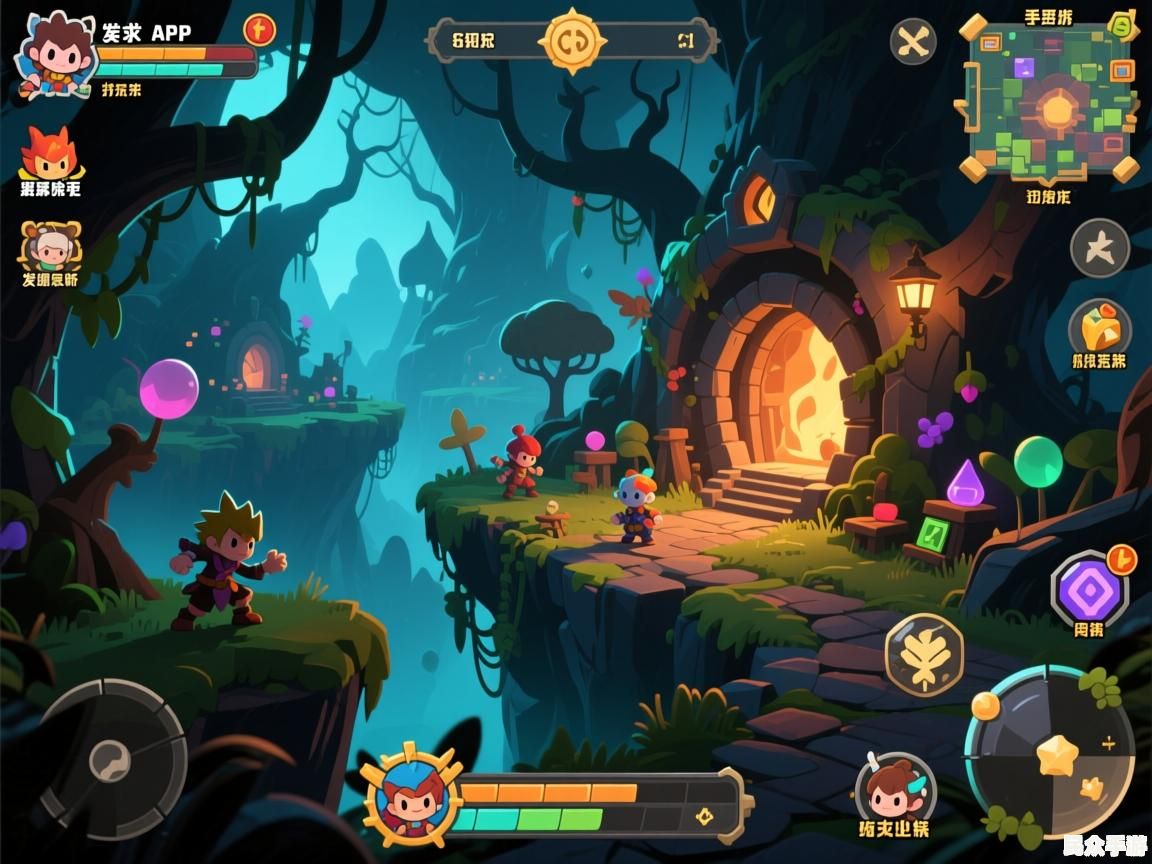Tap the small orange orb button
This screenshot has height=864, width=1152.
click(x=986, y=705)
